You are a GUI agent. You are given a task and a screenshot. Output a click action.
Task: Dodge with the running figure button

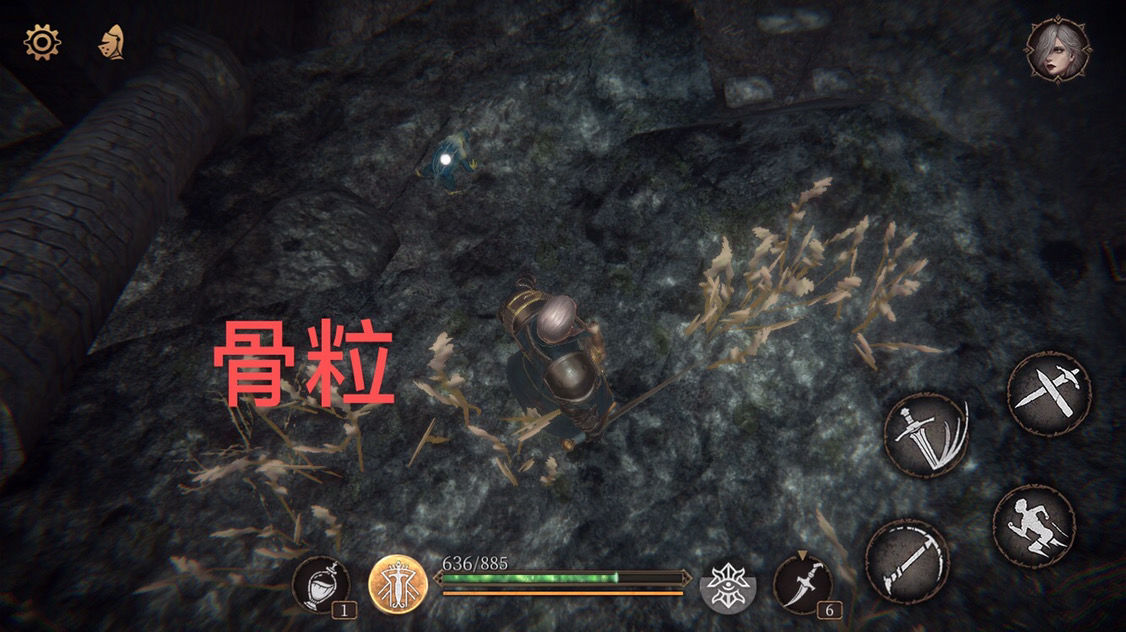[1033, 526]
